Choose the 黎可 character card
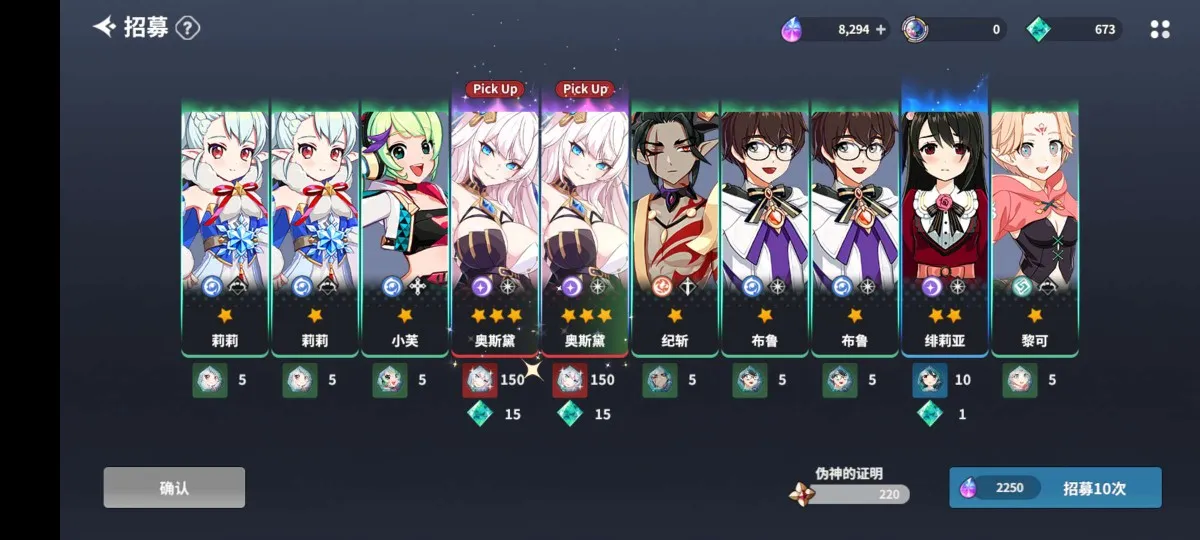 (1035, 228)
